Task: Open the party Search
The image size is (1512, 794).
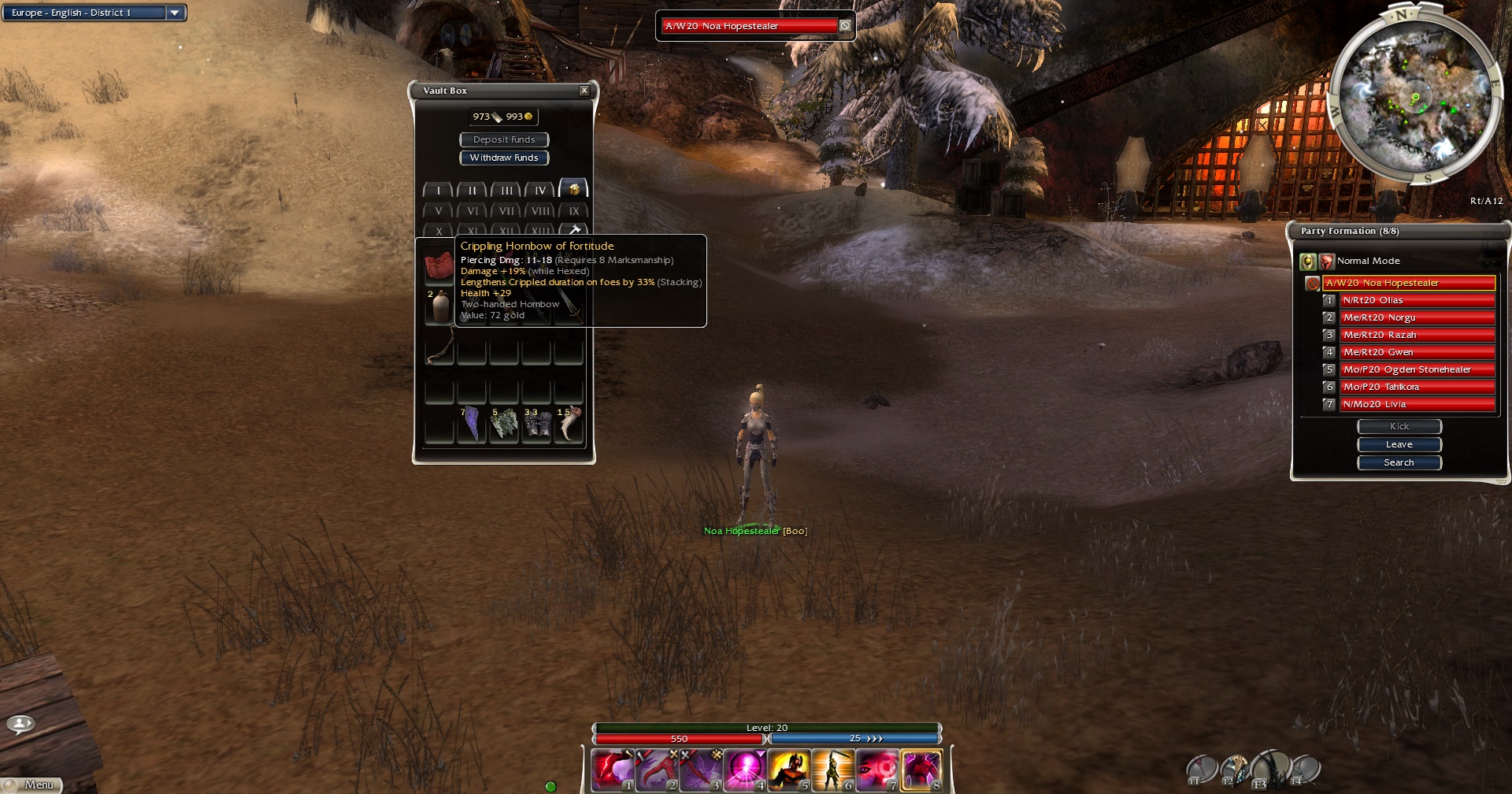Action: coord(1399,462)
